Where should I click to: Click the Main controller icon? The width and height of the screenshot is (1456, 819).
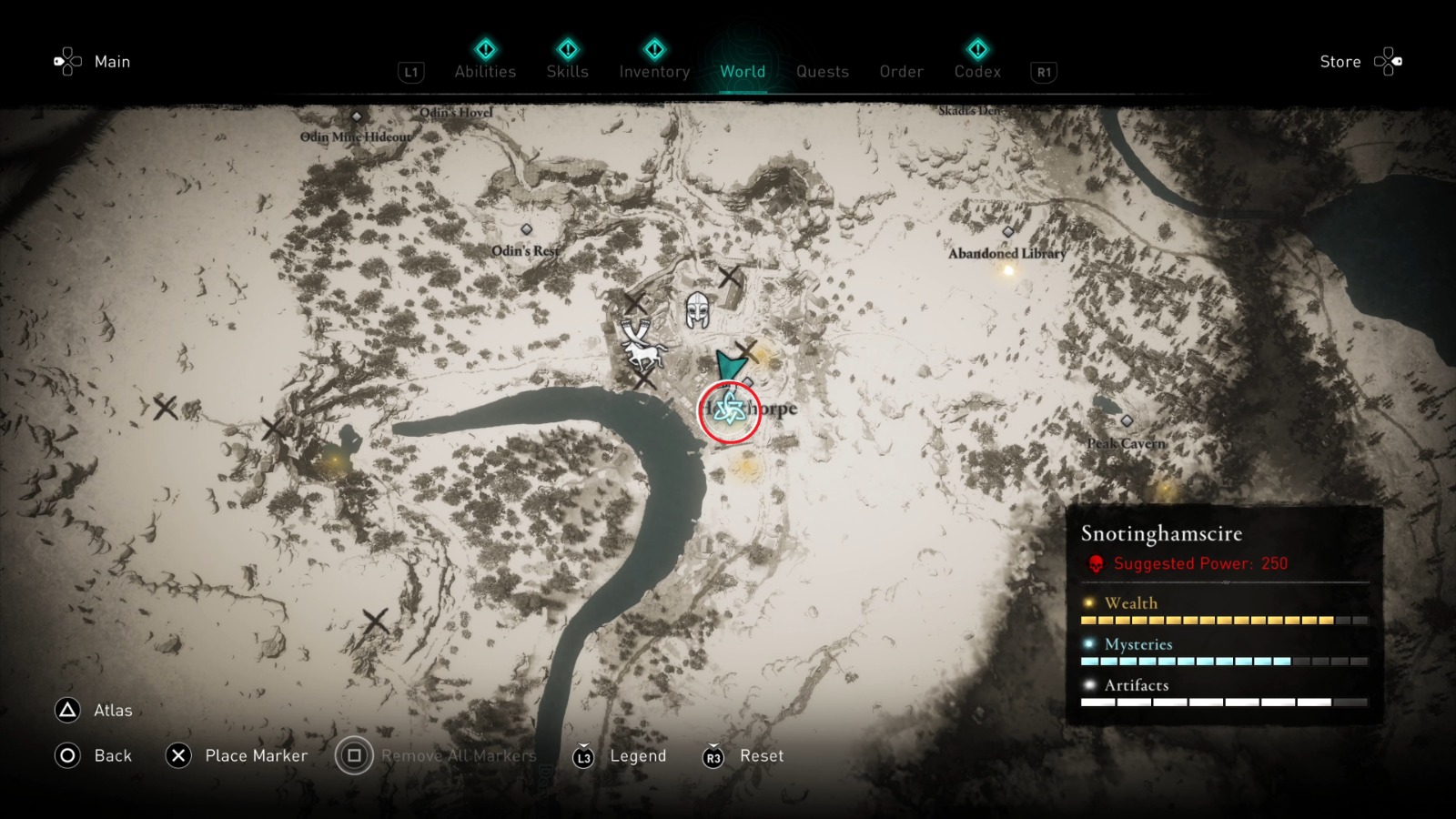67,61
